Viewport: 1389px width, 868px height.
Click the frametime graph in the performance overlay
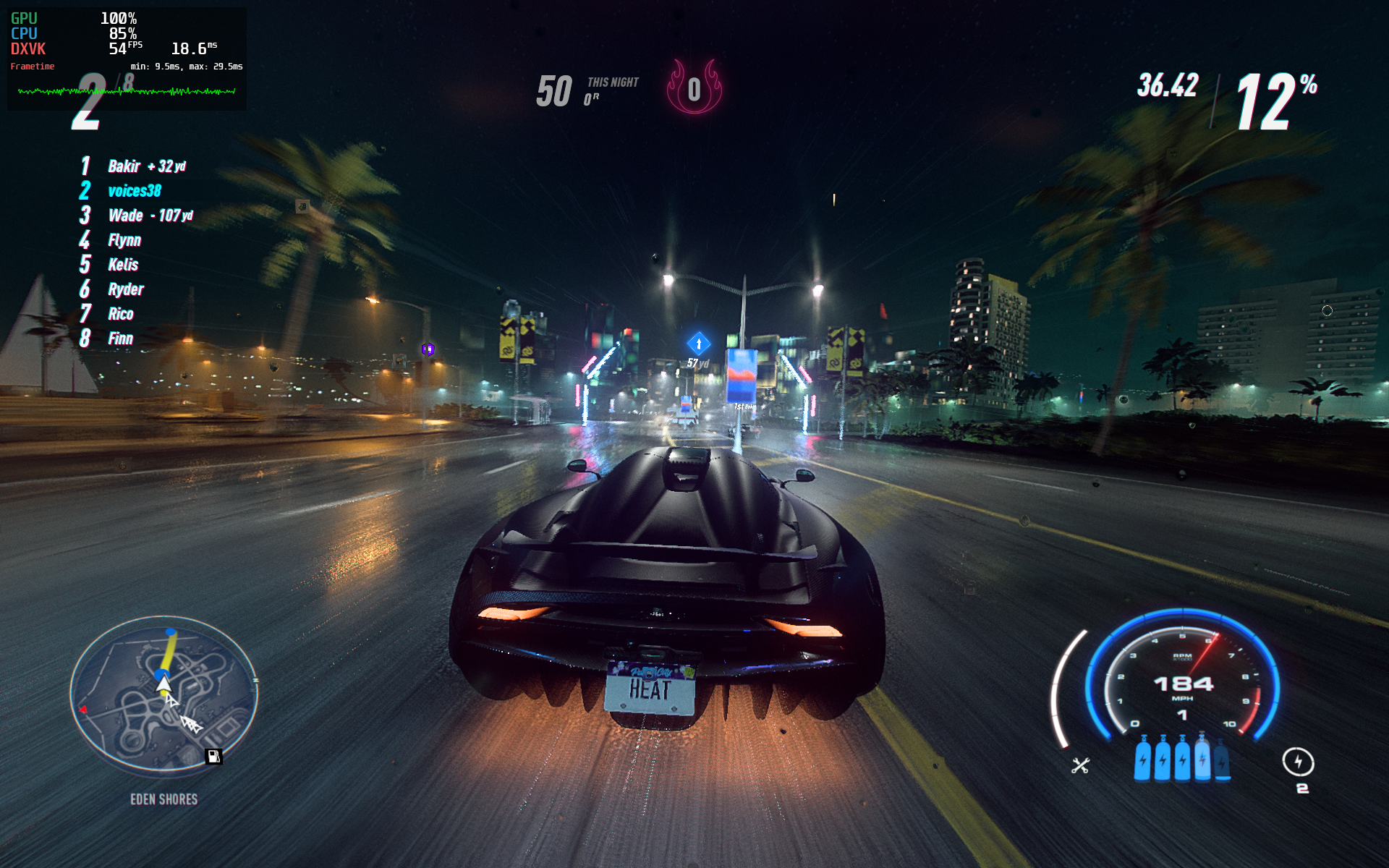[127, 91]
